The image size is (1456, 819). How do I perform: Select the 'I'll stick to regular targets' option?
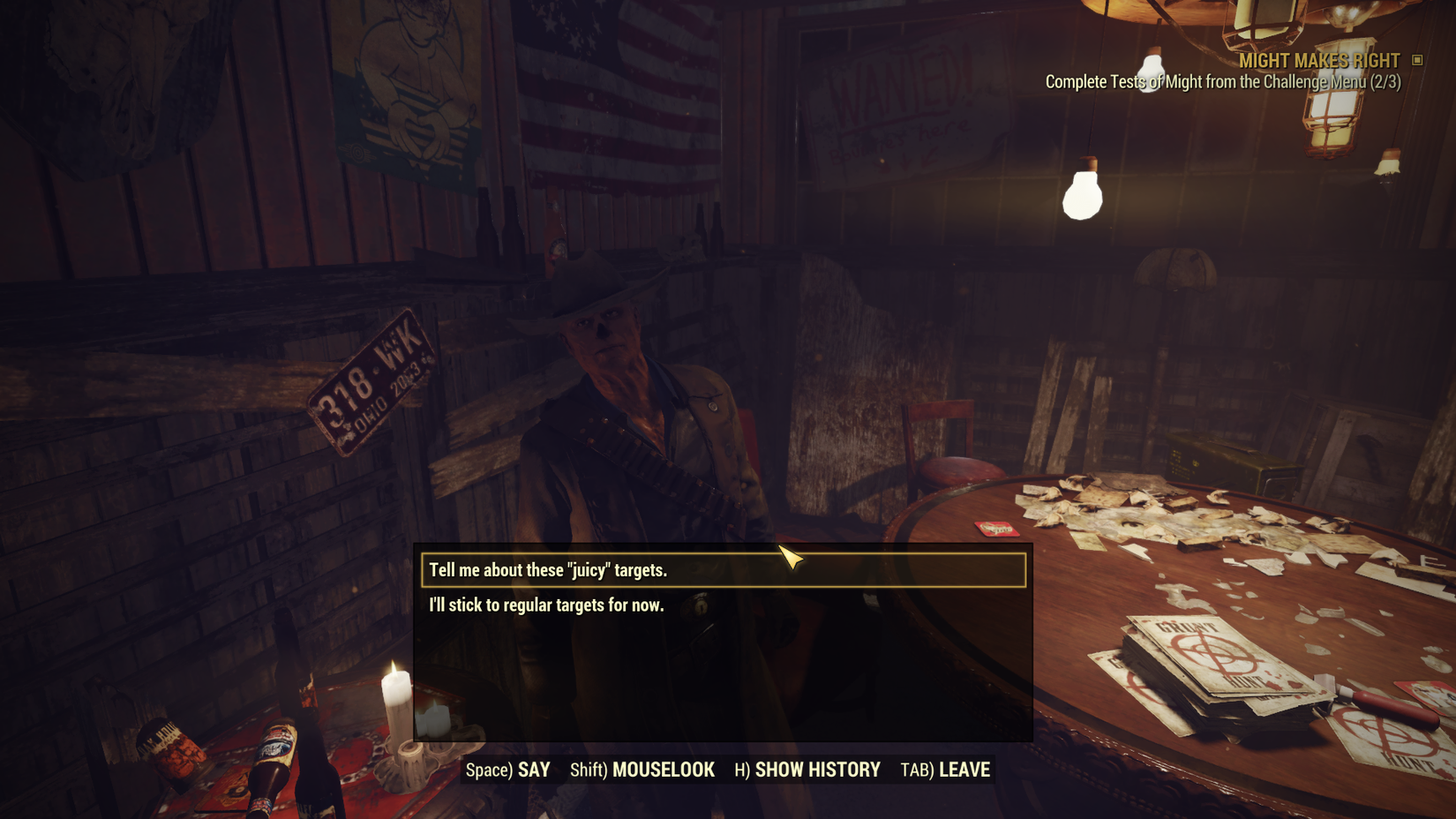point(547,605)
